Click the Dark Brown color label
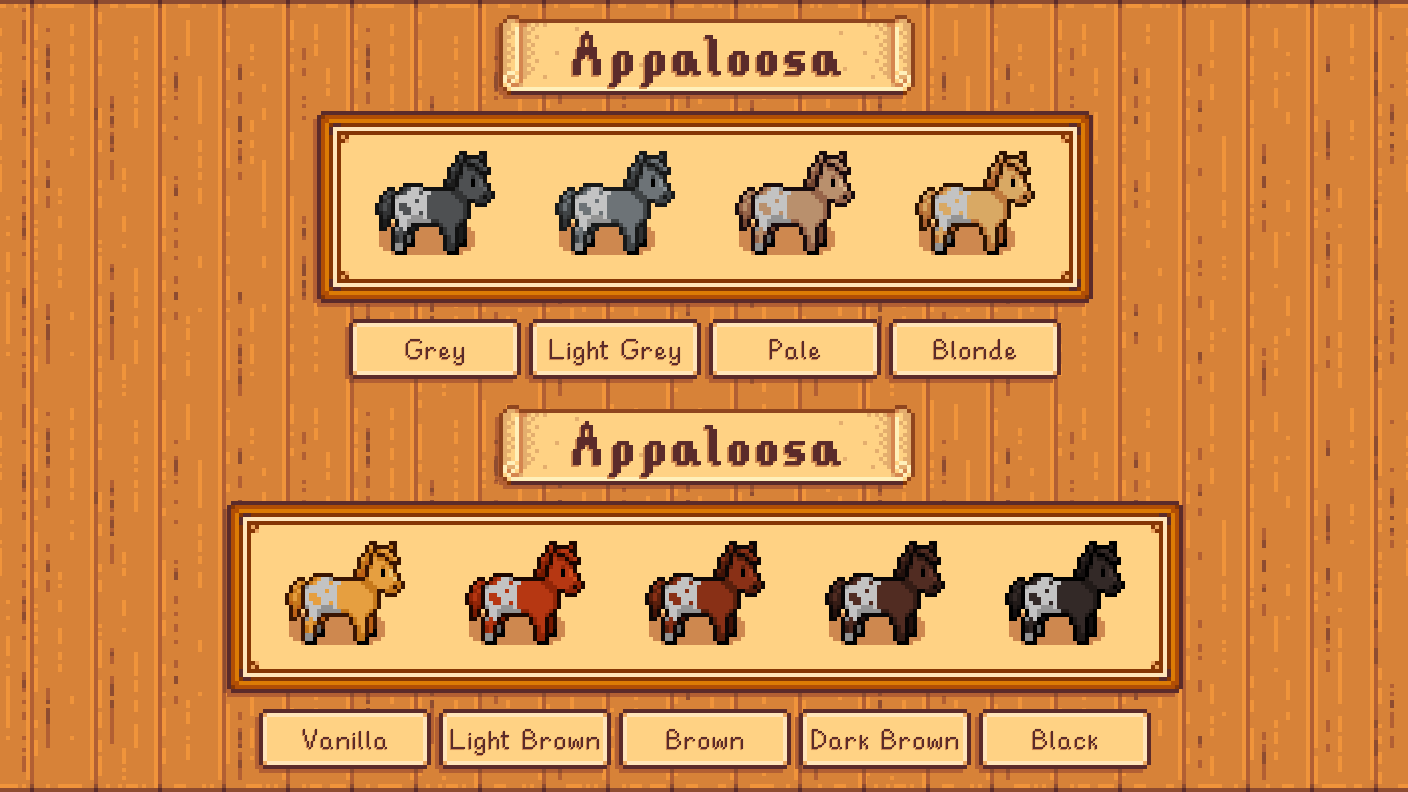 click(884, 739)
